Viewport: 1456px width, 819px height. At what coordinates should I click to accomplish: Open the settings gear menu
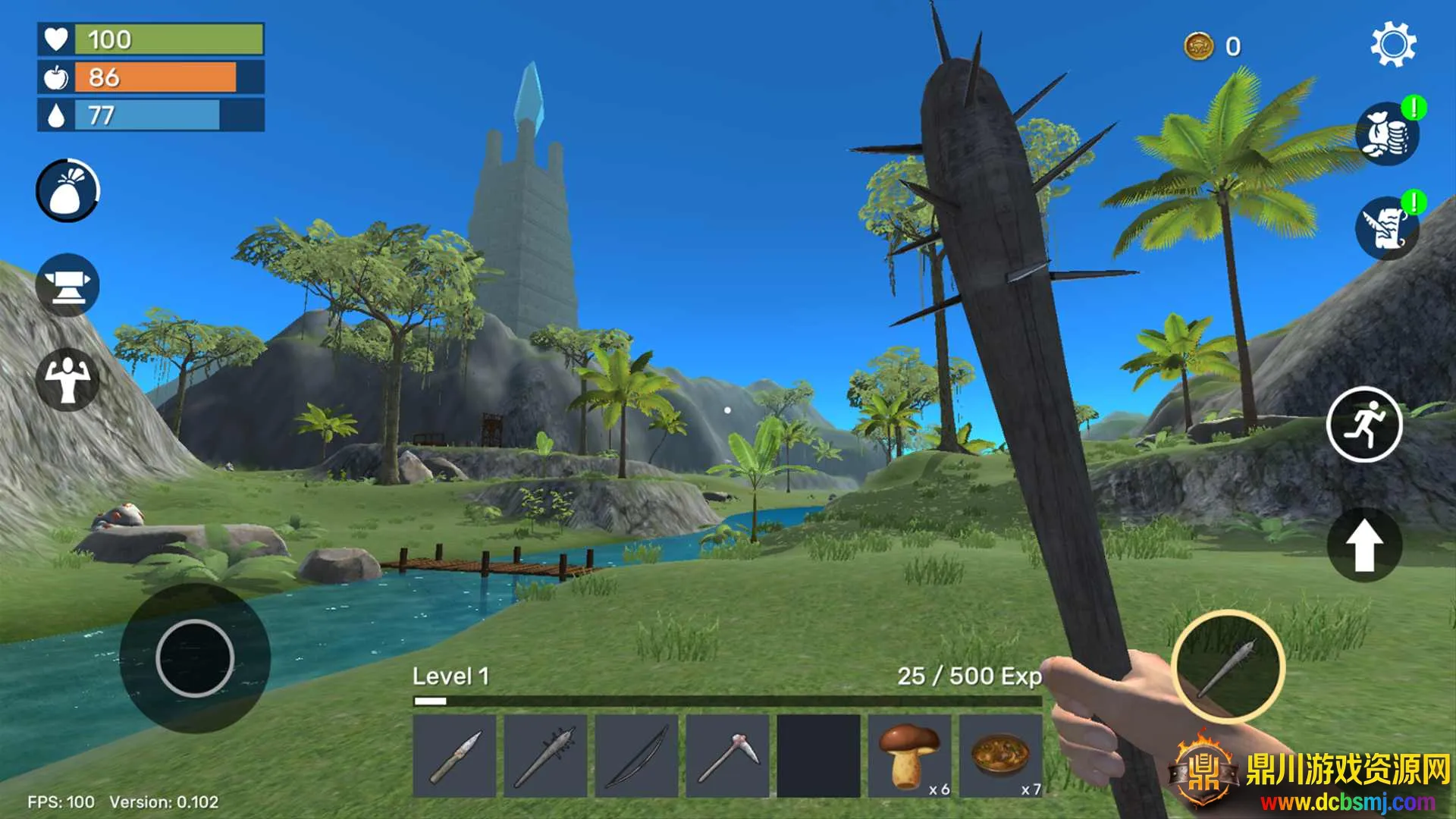click(x=1392, y=45)
